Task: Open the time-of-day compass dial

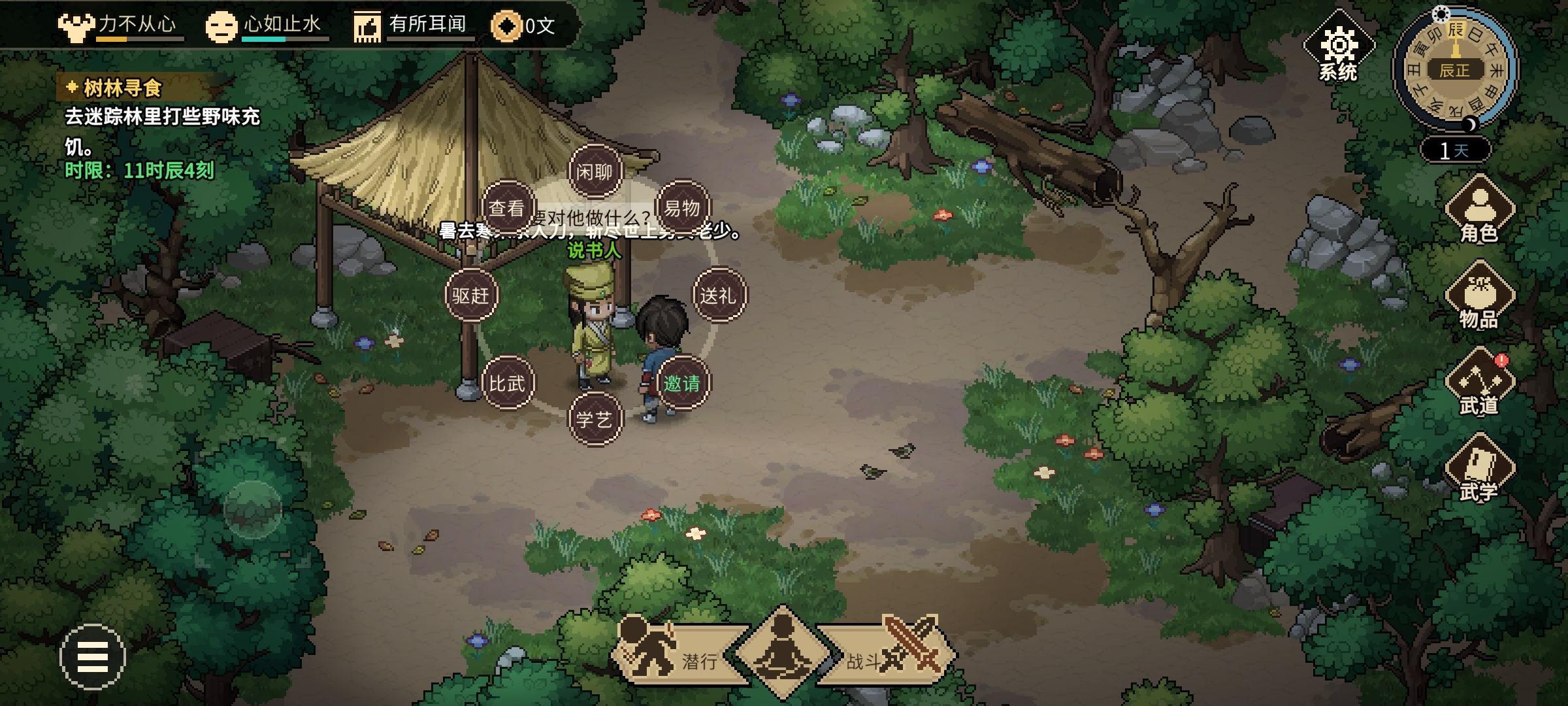Action: coord(1455,69)
